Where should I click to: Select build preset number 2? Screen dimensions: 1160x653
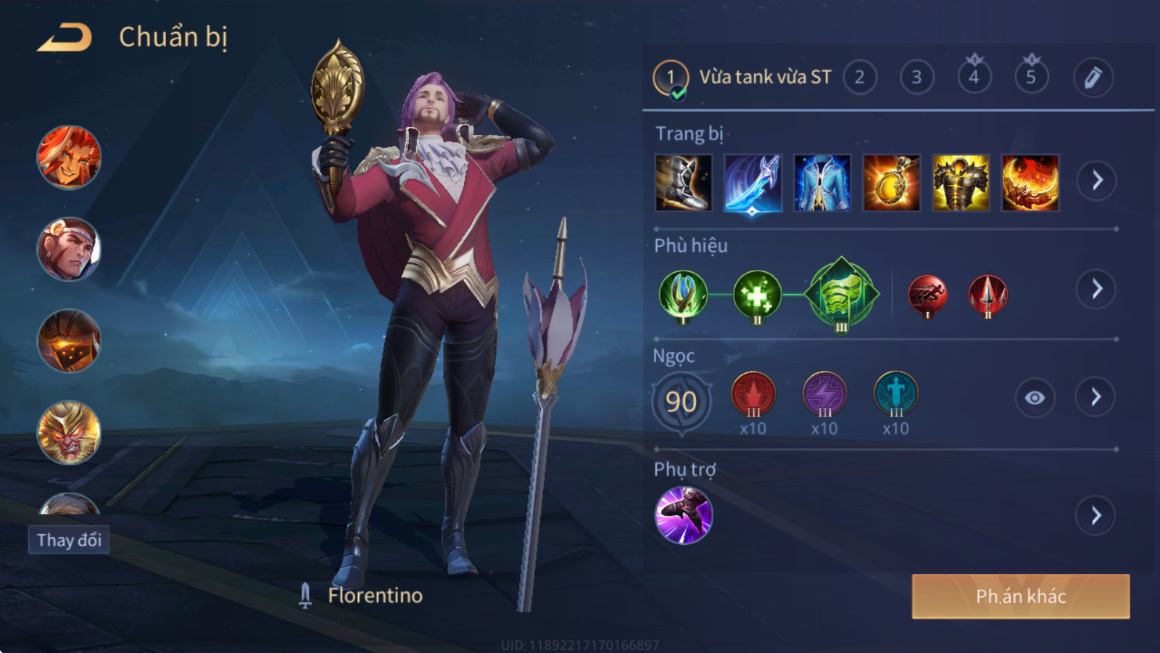859,77
